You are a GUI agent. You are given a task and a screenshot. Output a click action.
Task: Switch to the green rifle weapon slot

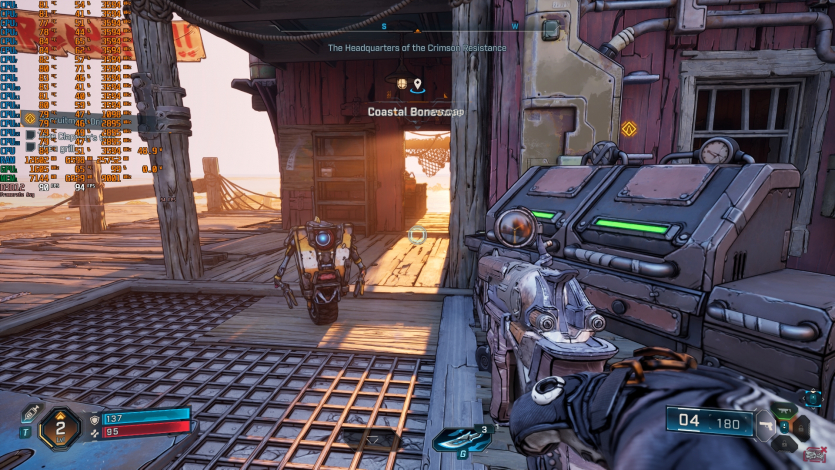point(786,410)
